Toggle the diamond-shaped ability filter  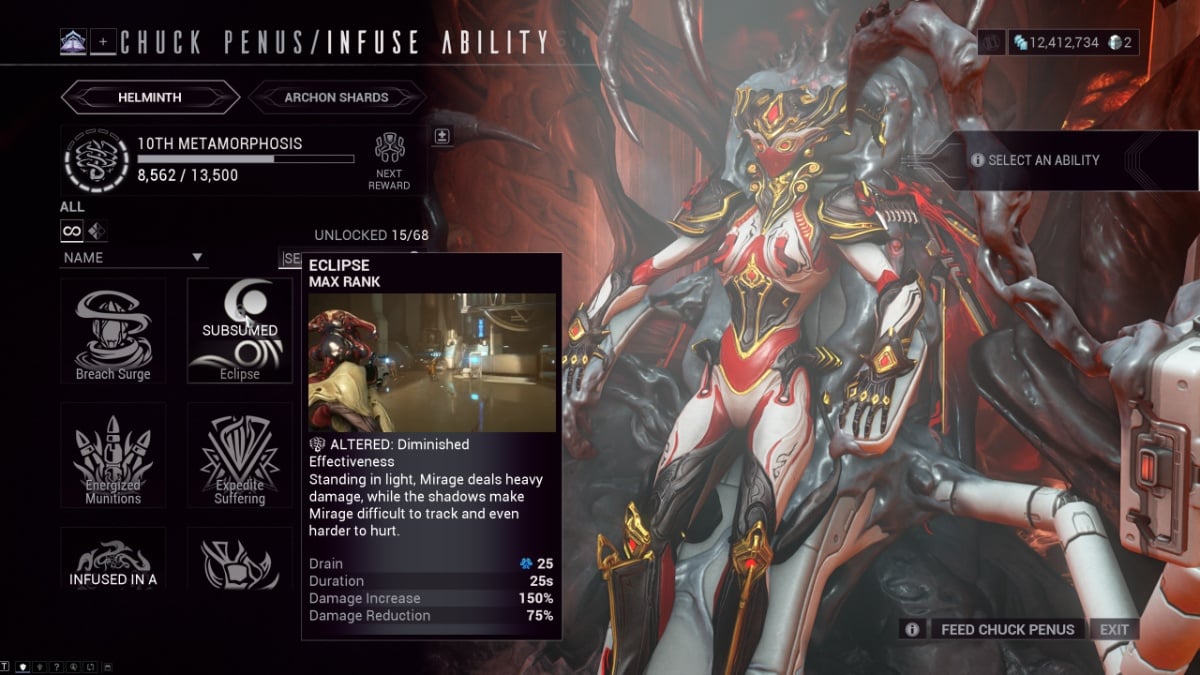tap(97, 231)
